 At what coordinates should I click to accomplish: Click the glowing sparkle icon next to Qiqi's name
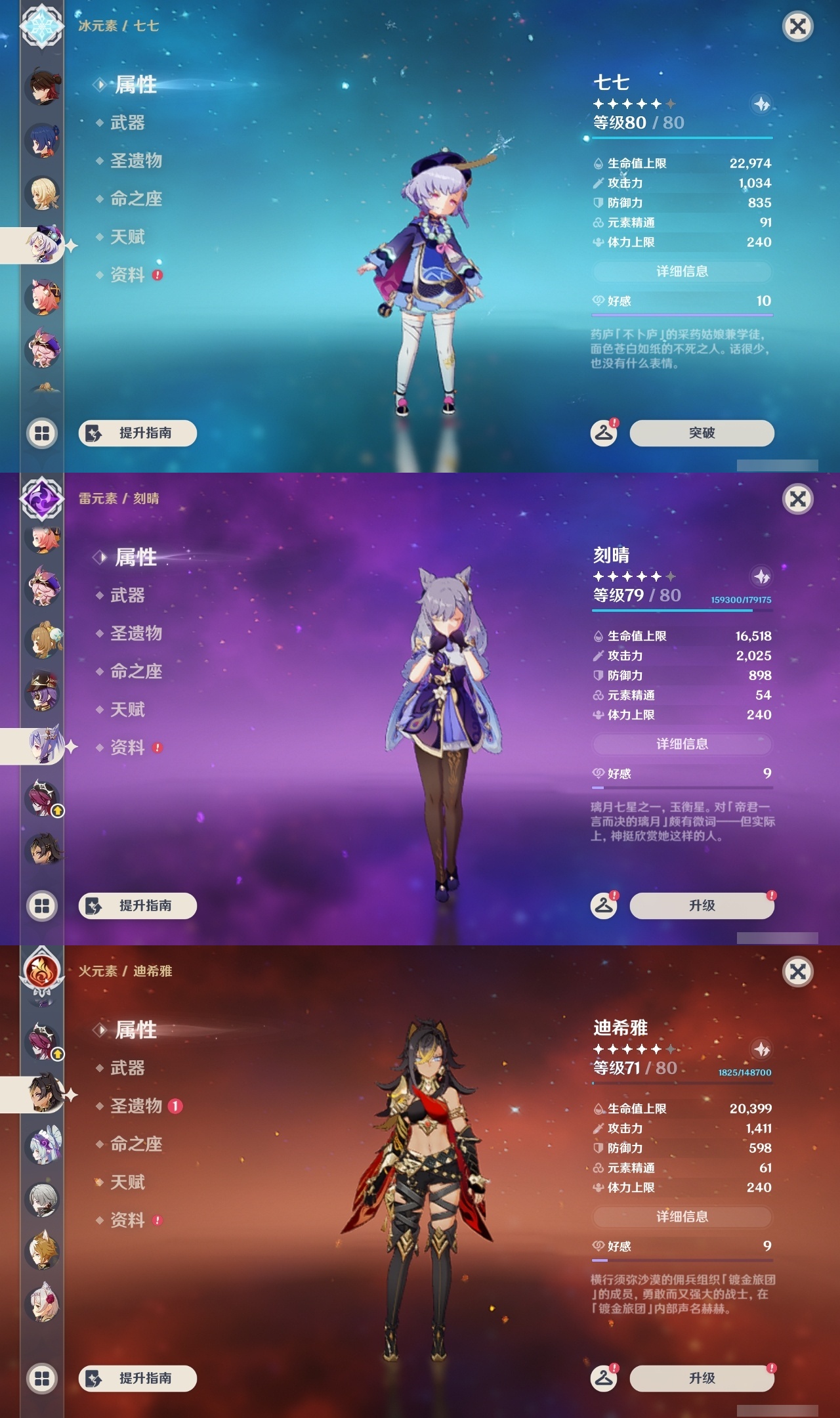pos(761,104)
